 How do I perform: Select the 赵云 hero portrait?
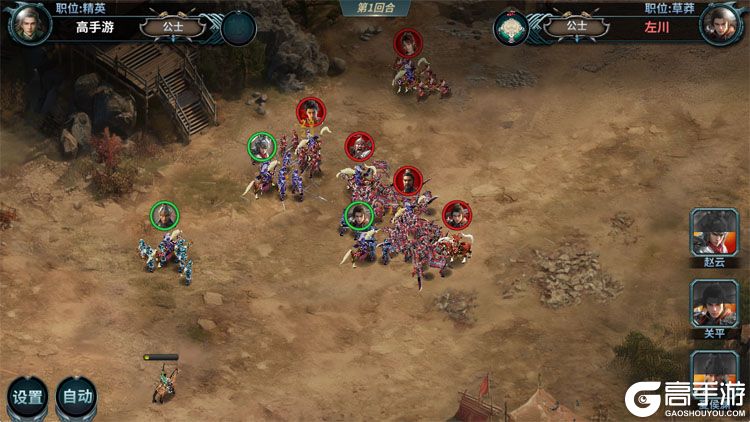coord(715,232)
